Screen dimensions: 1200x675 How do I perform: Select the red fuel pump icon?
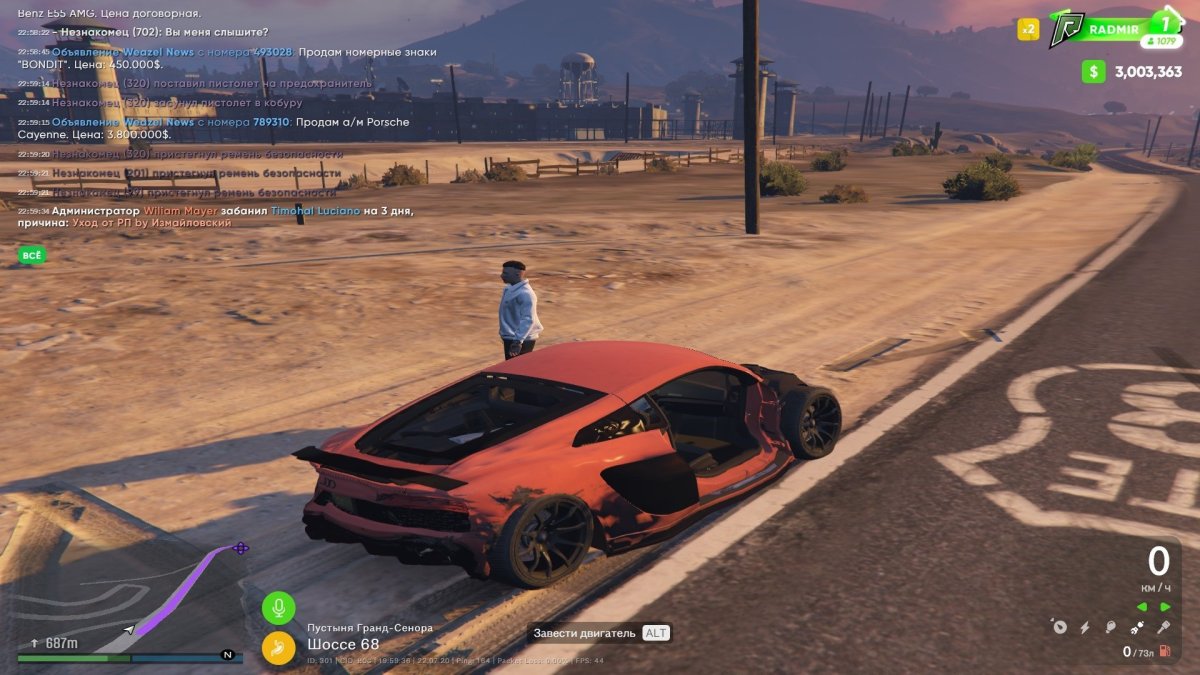(x=1165, y=652)
